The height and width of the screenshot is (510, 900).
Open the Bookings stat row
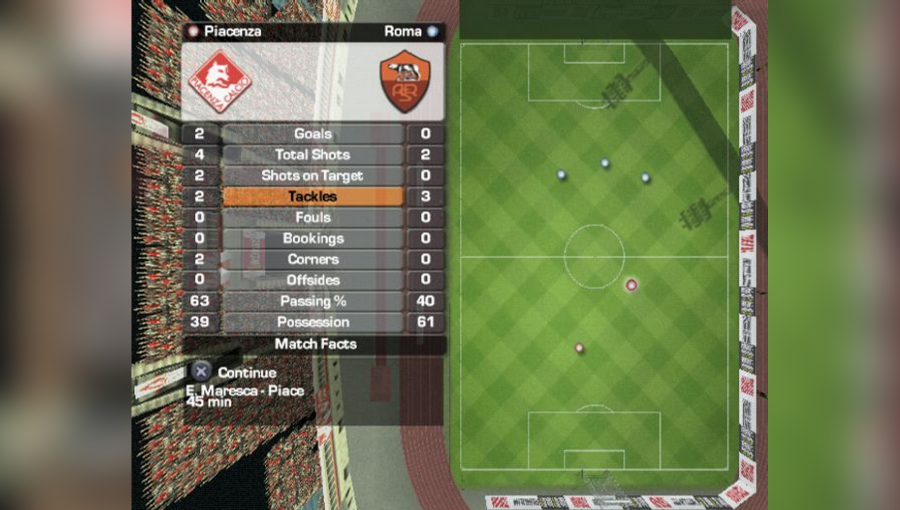[x=313, y=239]
